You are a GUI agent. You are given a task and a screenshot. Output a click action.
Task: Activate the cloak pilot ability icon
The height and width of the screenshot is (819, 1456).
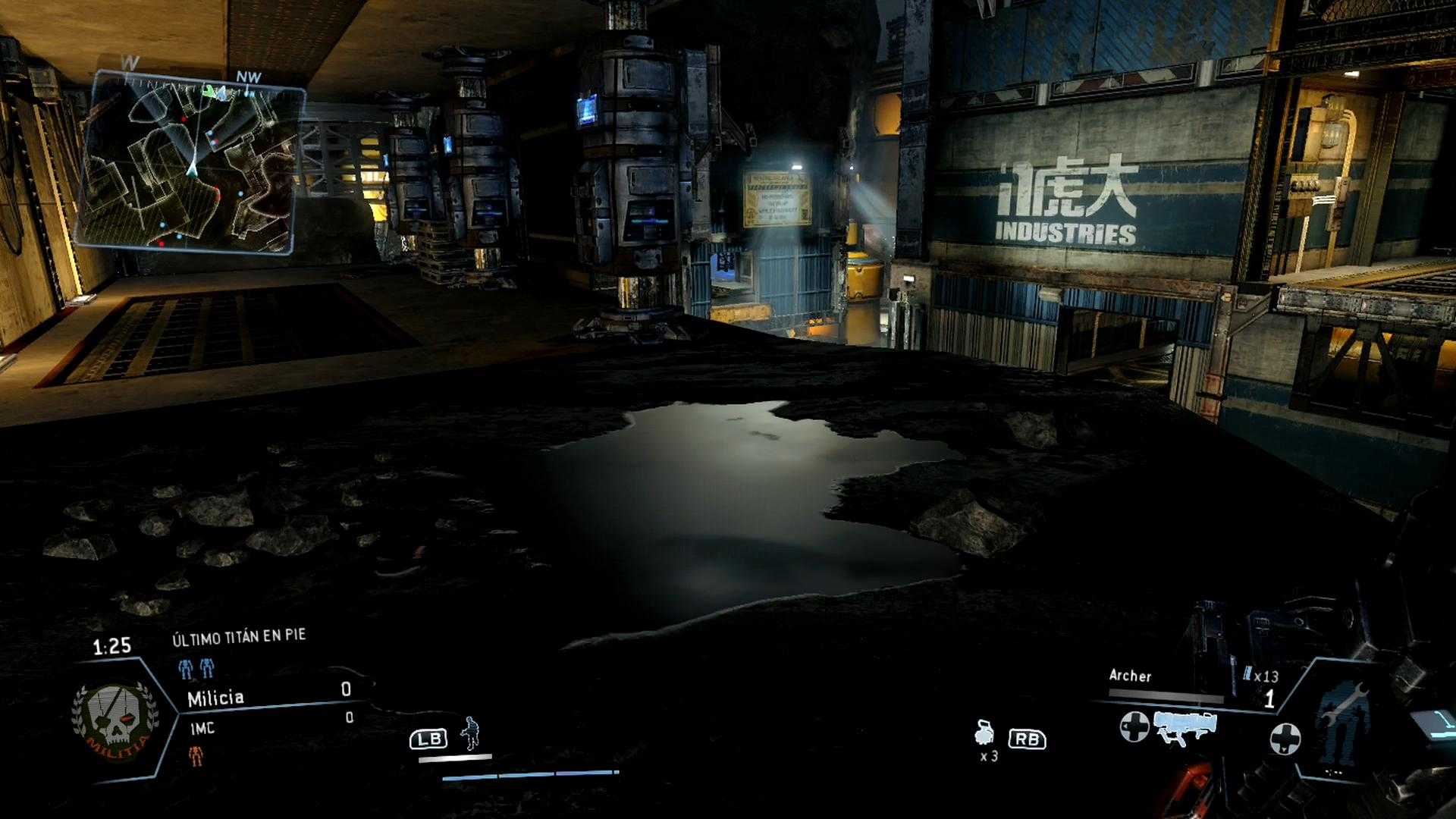[471, 733]
